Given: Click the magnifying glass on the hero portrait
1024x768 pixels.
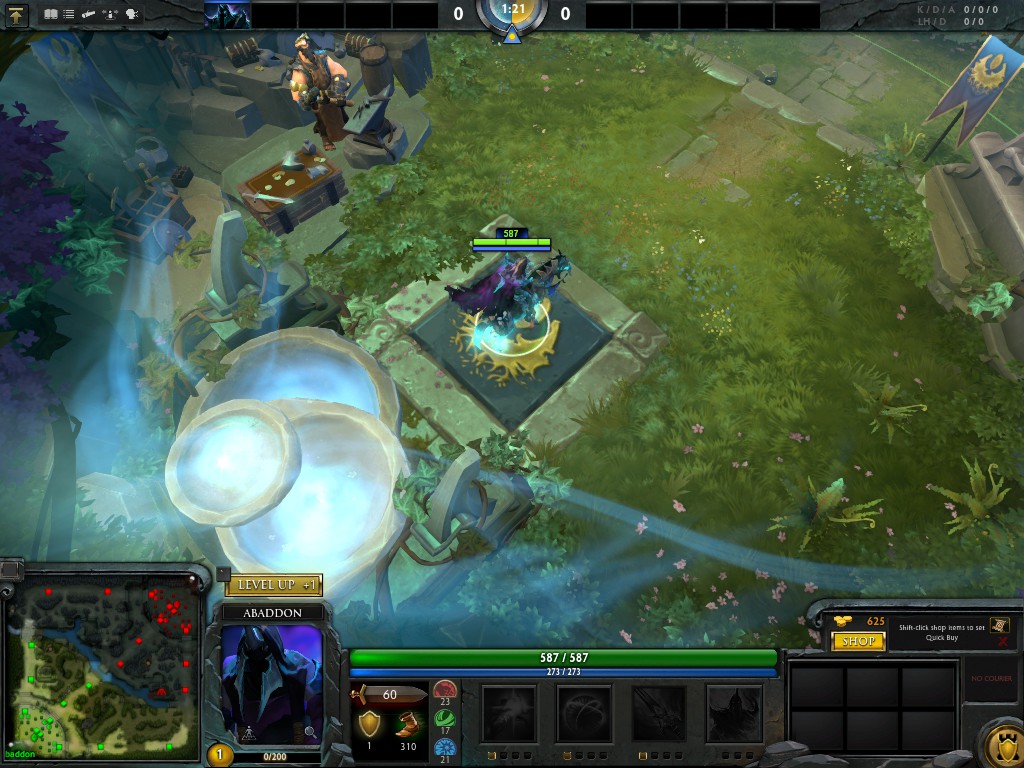Looking at the screenshot, I should coord(310,732).
